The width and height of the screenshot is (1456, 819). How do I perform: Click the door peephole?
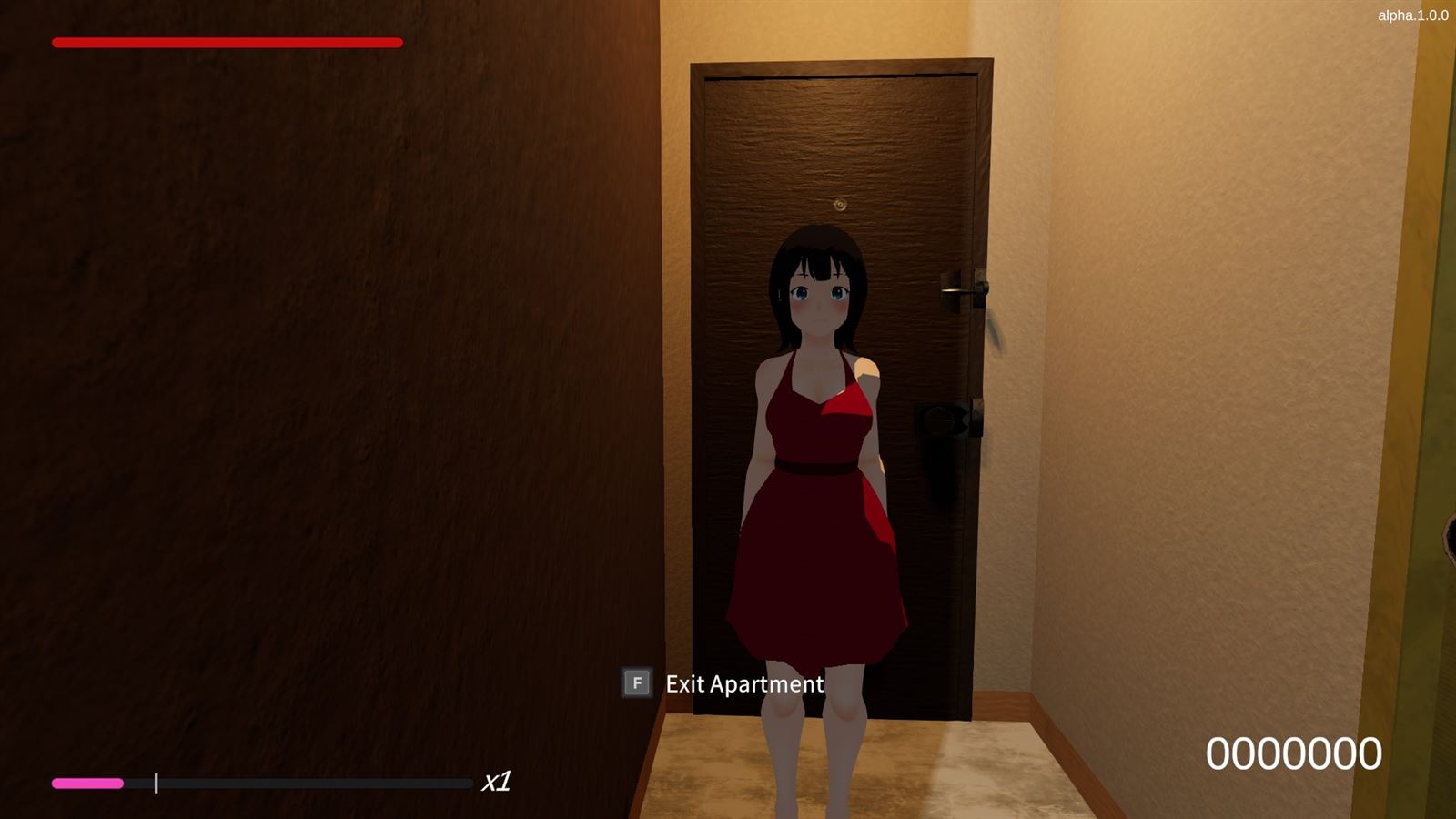[x=839, y=204]
